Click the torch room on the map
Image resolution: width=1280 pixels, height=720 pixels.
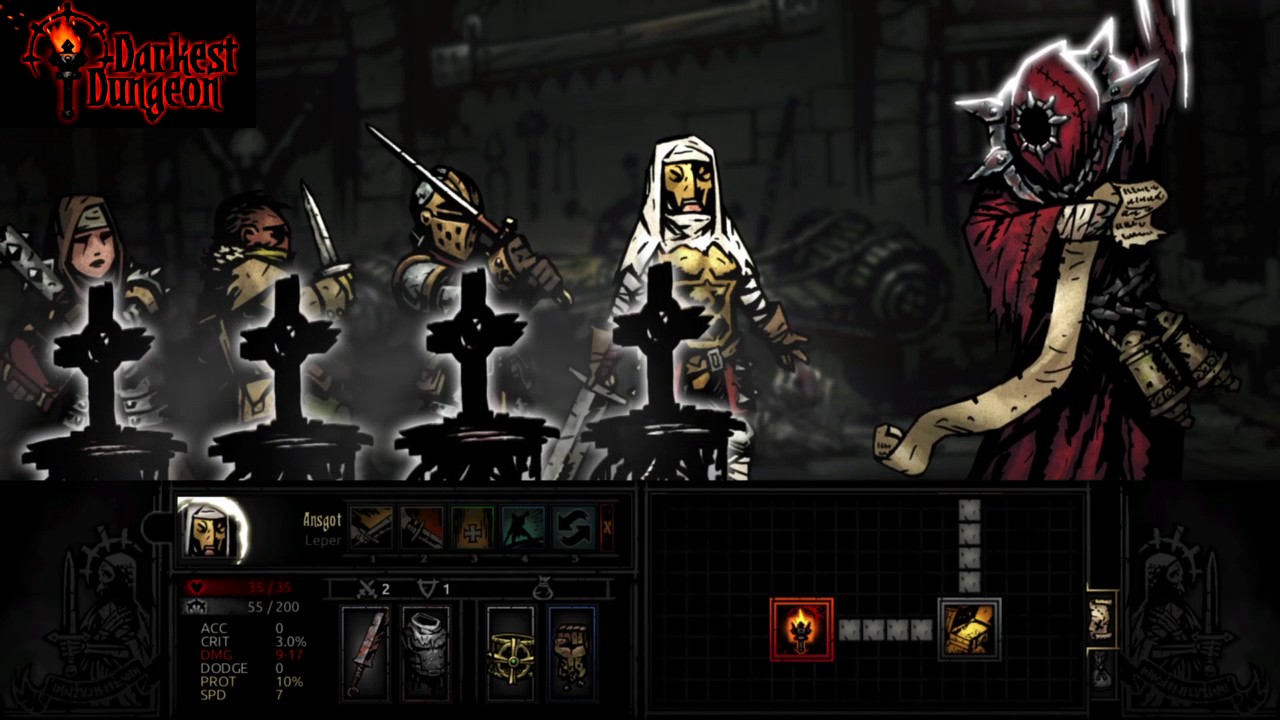tap(801, 629)
